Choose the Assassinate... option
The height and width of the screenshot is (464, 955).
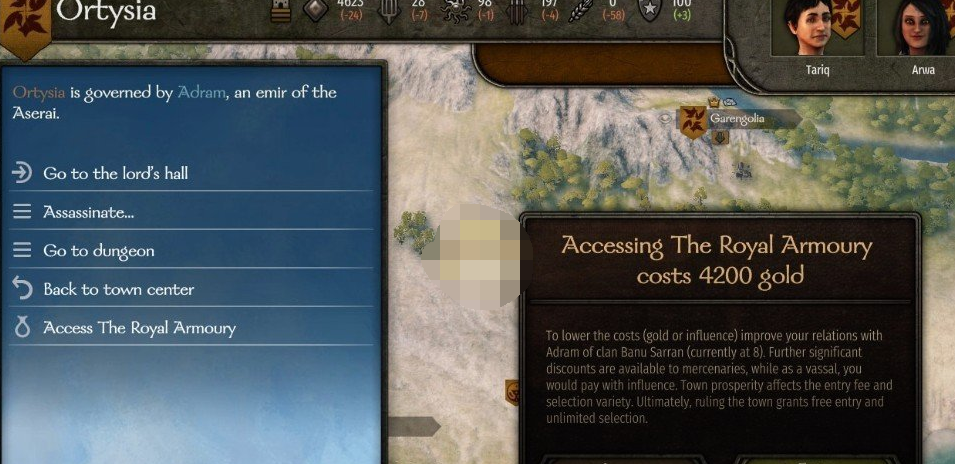point(88,212)
